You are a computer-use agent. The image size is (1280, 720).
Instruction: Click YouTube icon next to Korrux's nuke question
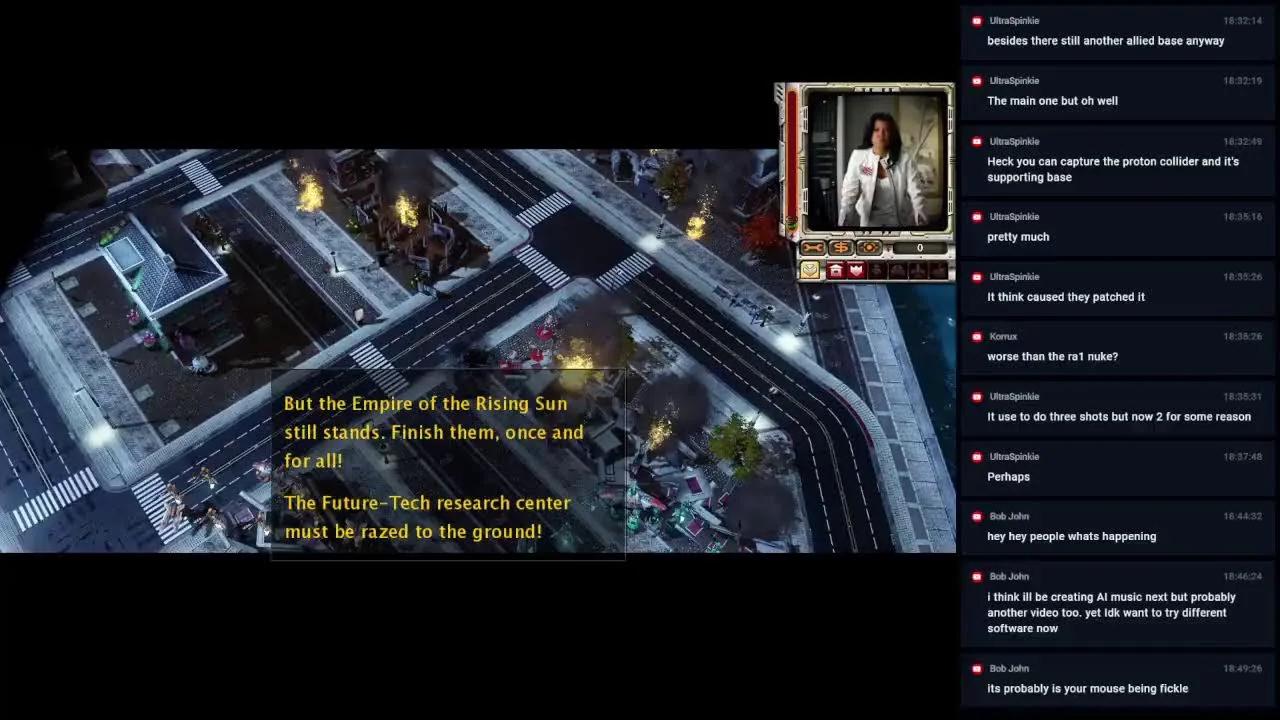[975, 336]
